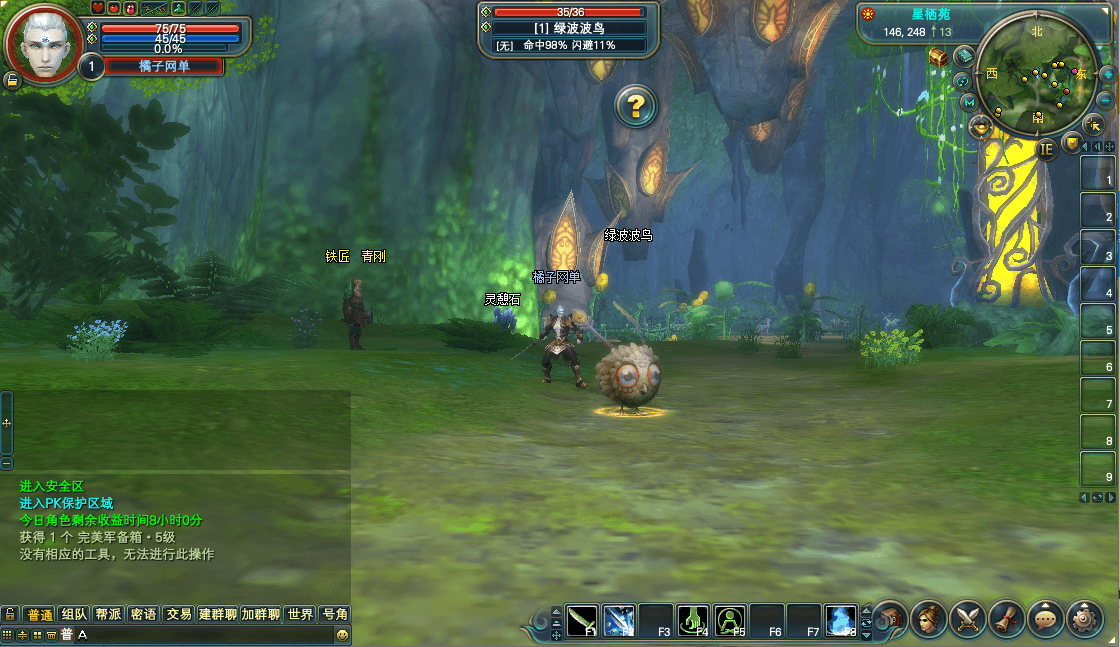
Task: Select the 帮派 chat tab
Action: click(109, 614)
